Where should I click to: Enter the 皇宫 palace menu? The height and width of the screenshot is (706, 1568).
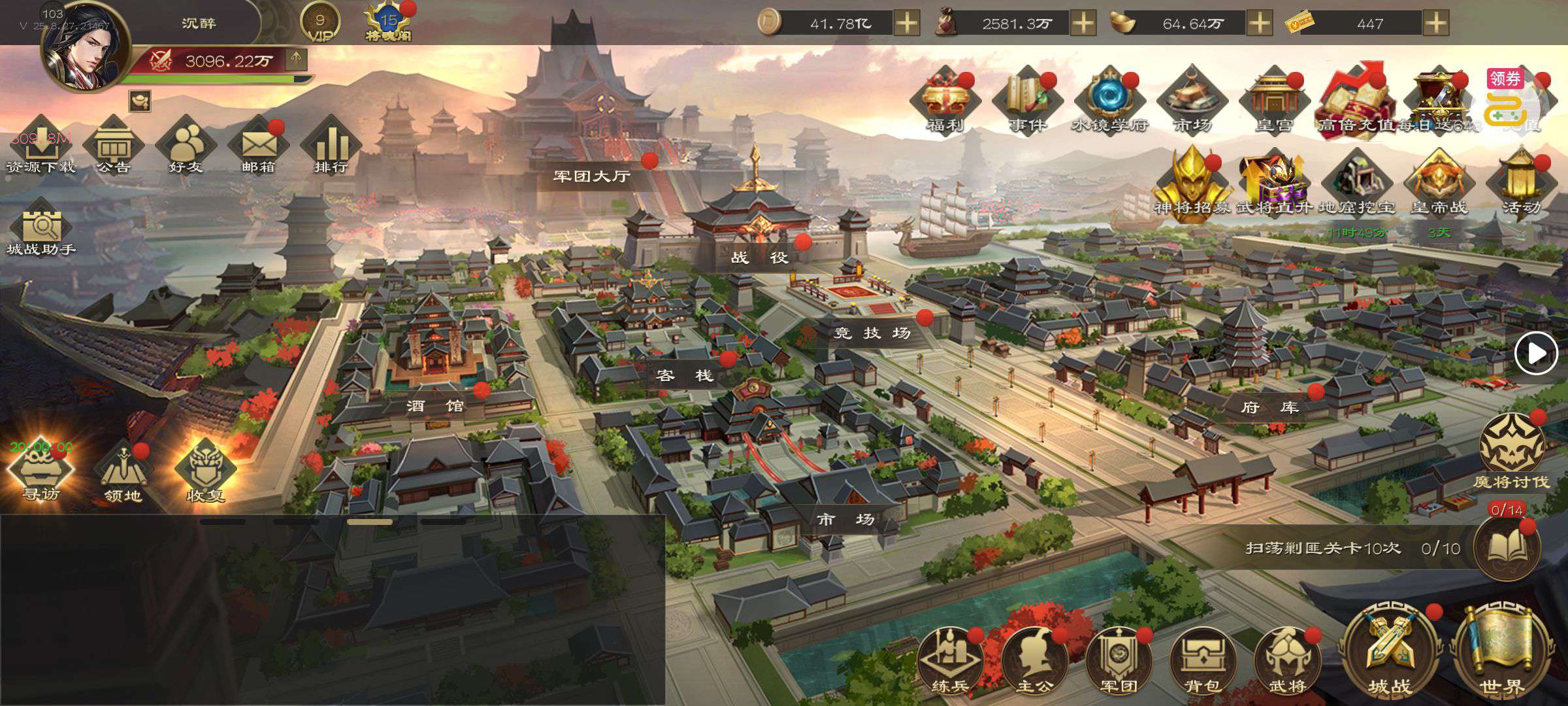[x=1273, y=103]
